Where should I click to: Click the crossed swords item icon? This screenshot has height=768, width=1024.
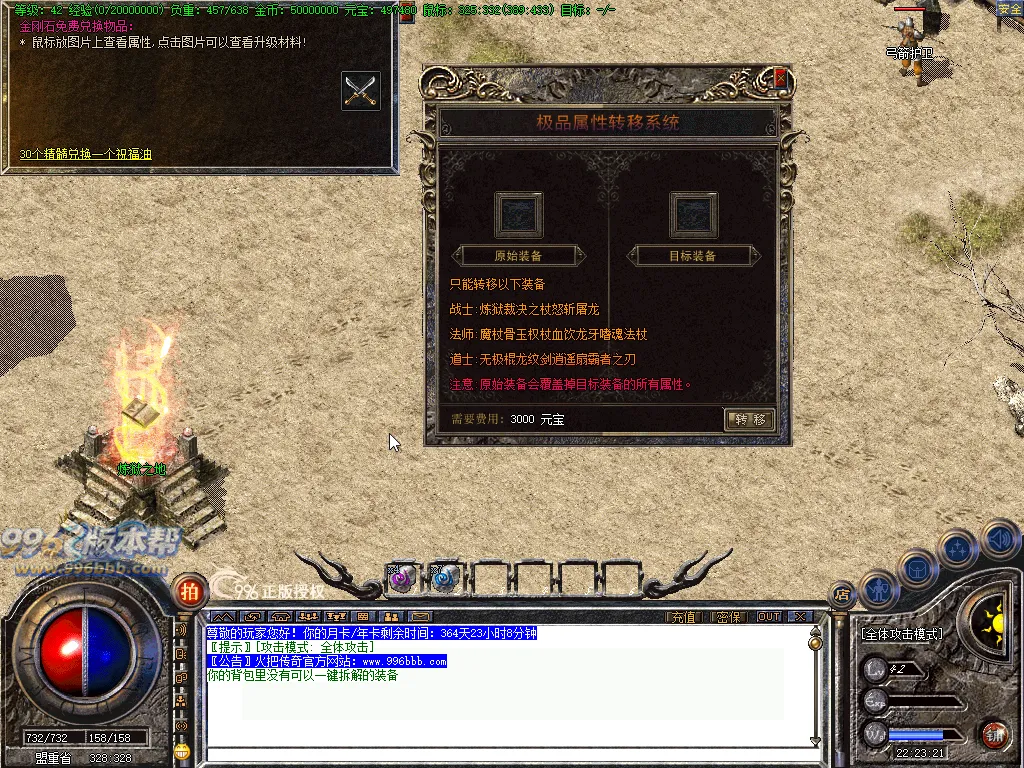(x=360, y=90)
